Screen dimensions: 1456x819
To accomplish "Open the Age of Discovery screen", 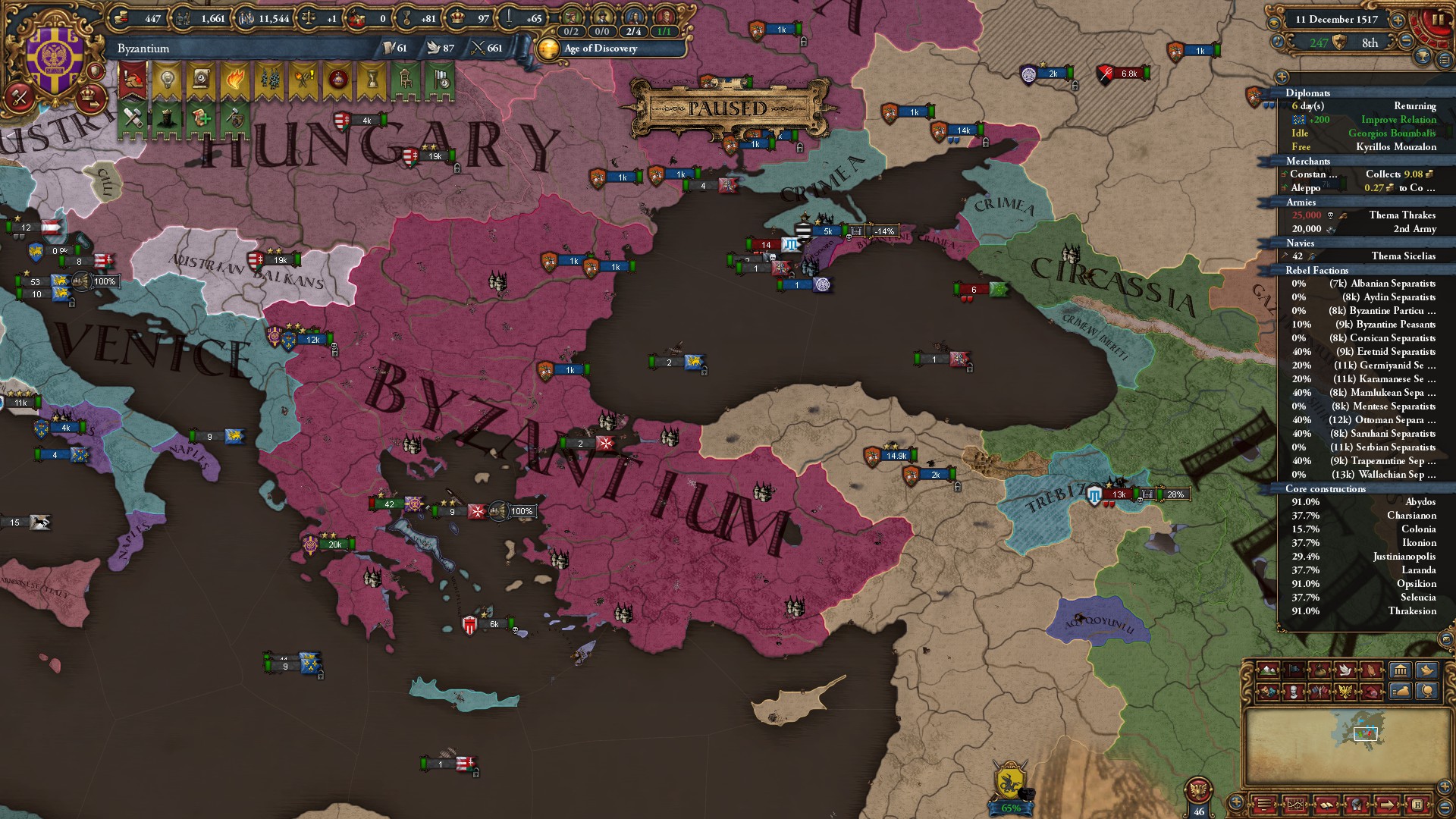I will pos(599,49).
